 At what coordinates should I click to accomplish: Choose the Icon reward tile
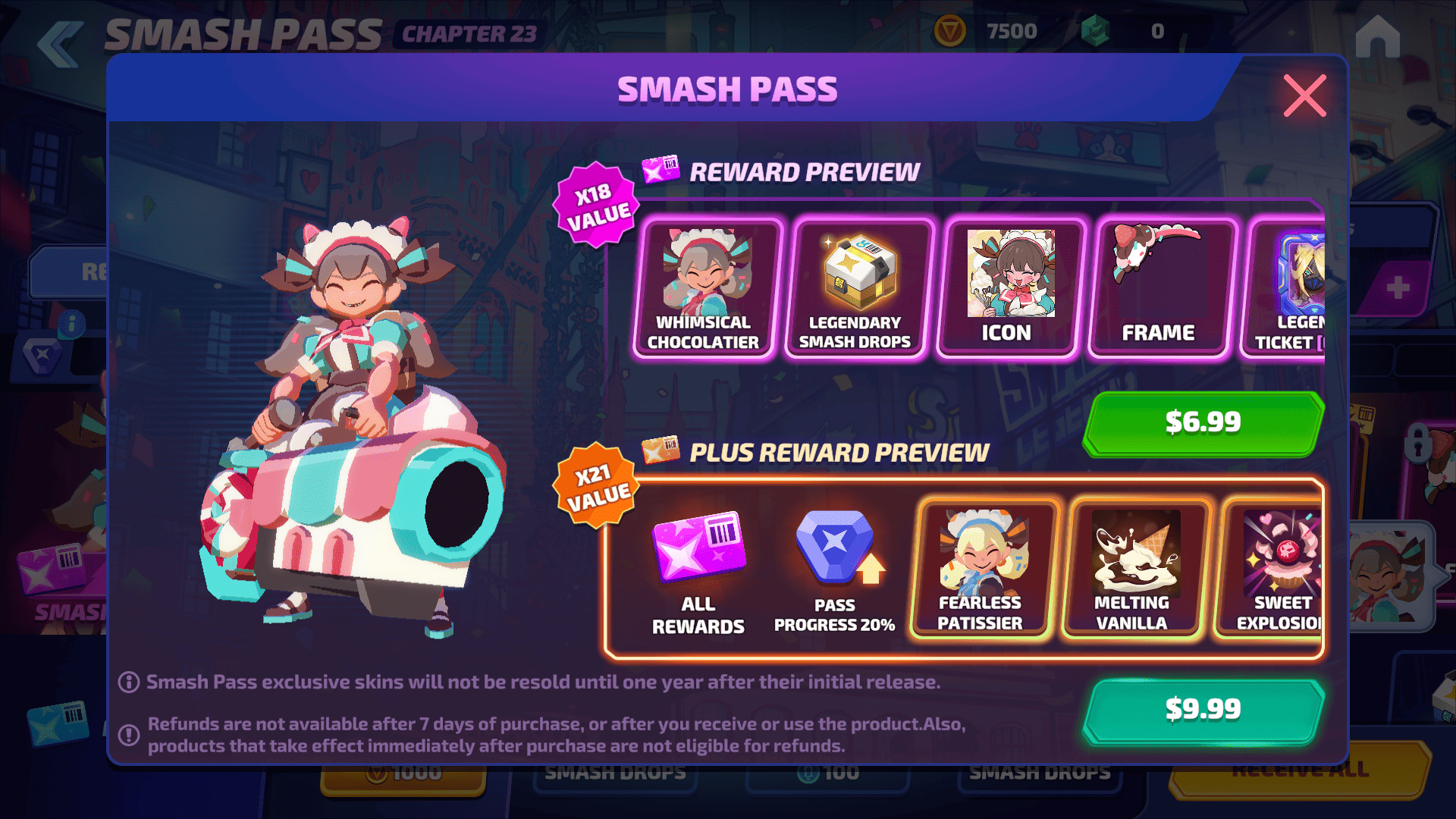[1007, 288]
